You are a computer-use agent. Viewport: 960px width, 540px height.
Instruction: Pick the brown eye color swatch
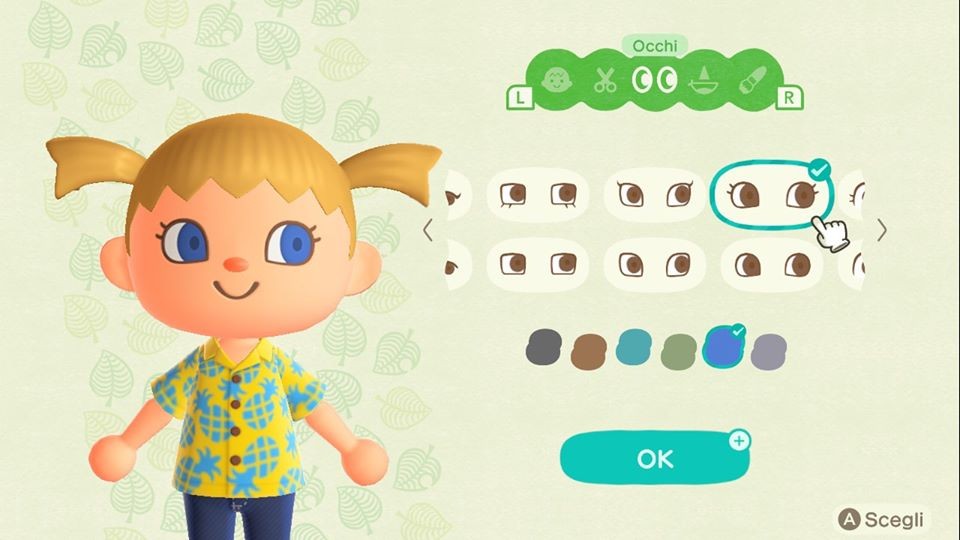point(589,349)
